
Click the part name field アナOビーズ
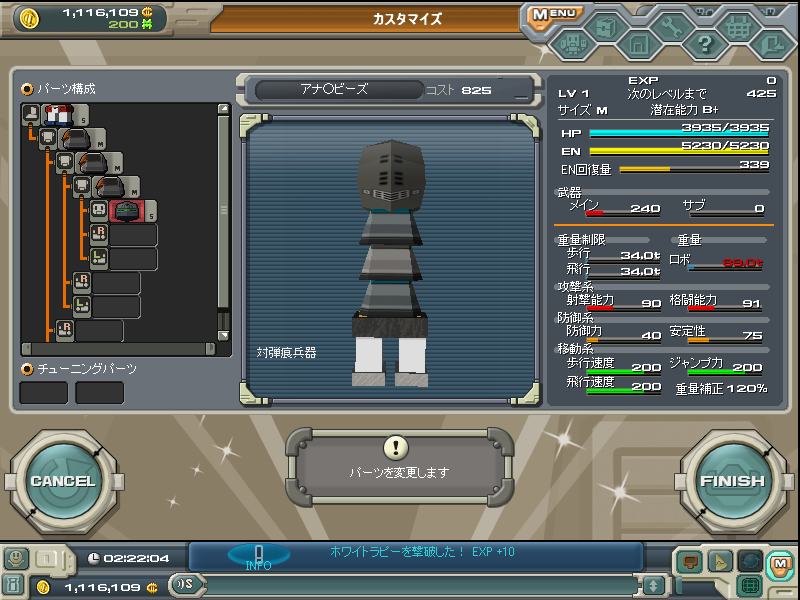334,89
